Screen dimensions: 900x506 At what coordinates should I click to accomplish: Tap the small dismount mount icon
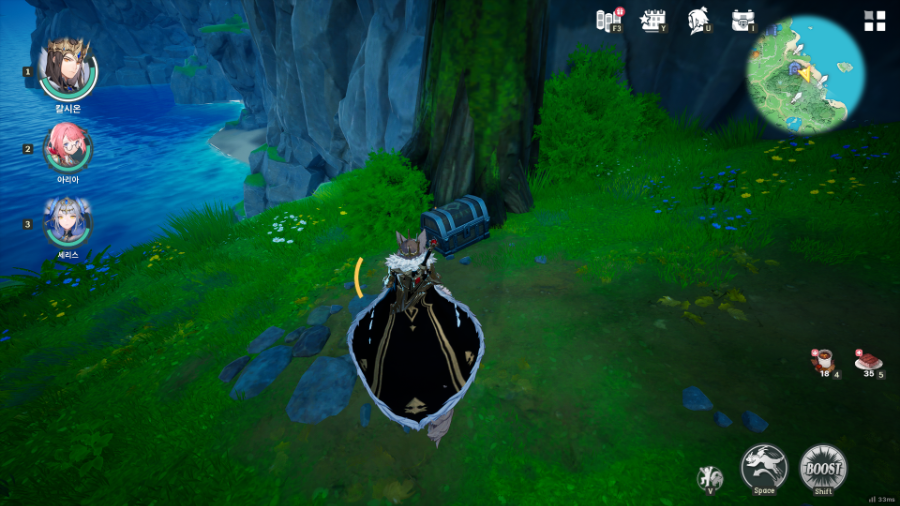[710, 477]
